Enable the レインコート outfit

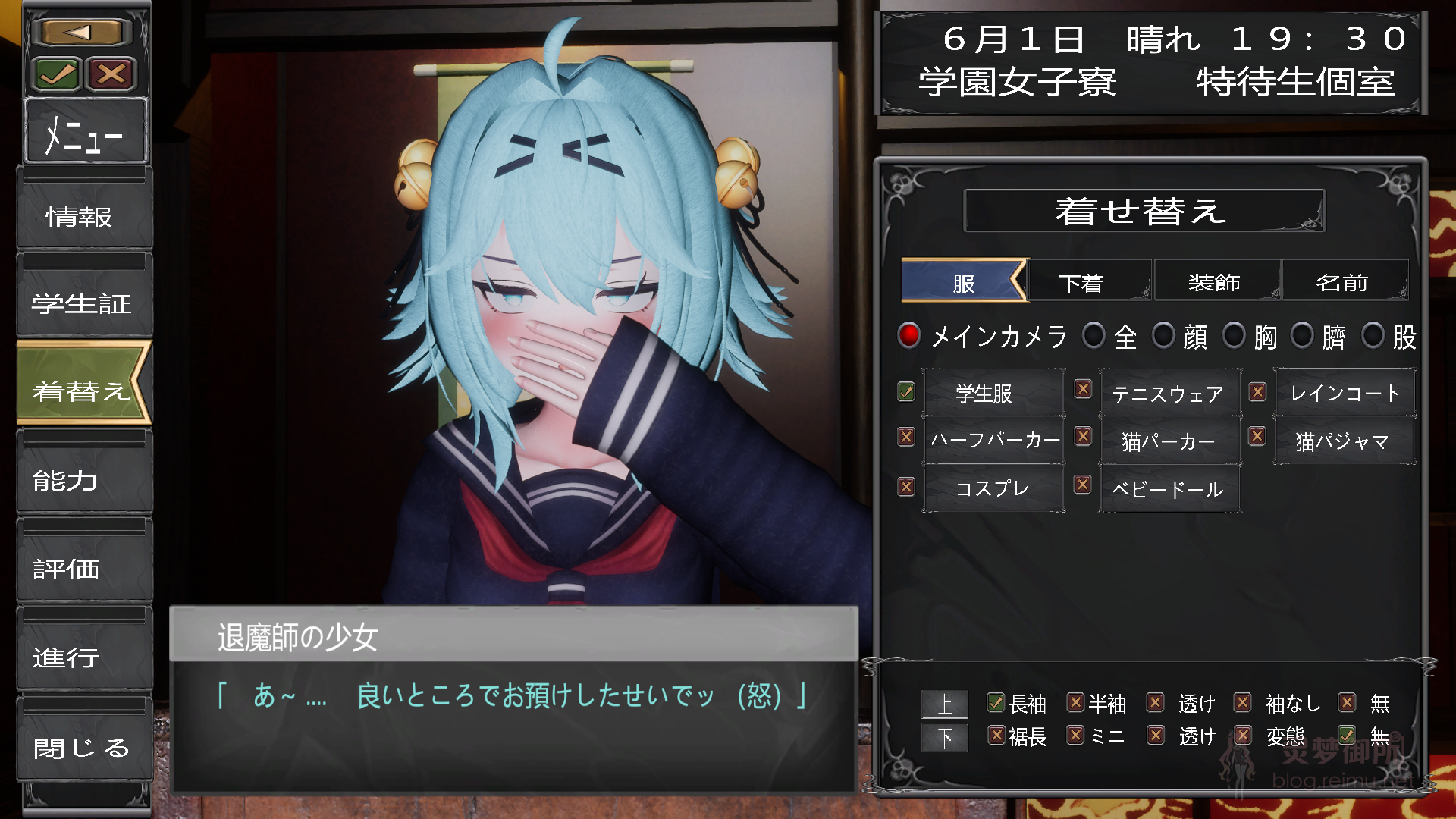click(x=1257, y=391)
